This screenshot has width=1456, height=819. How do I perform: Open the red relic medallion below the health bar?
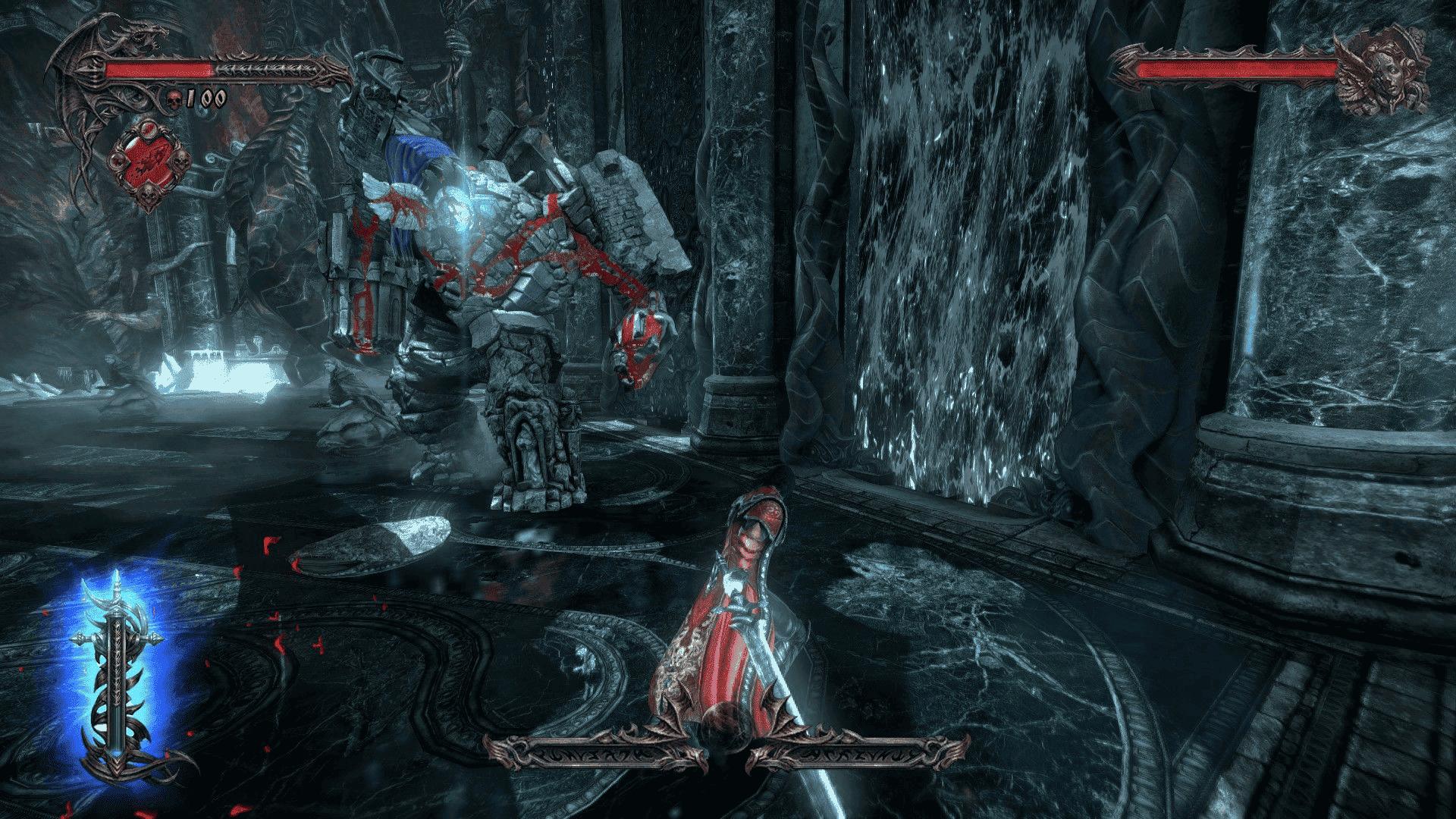coord(150,159)
